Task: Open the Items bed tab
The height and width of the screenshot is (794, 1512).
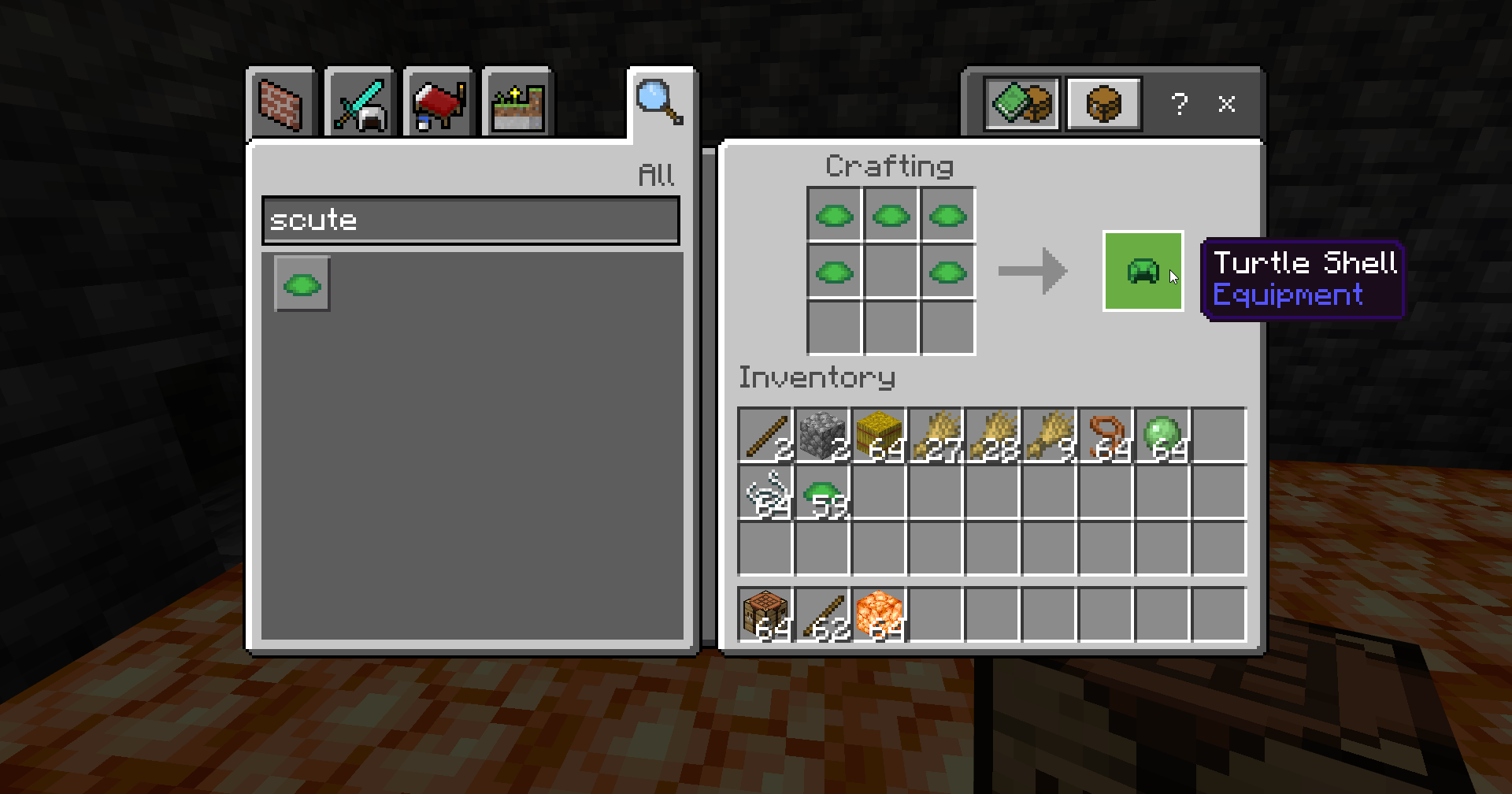Action: [439, 104]
